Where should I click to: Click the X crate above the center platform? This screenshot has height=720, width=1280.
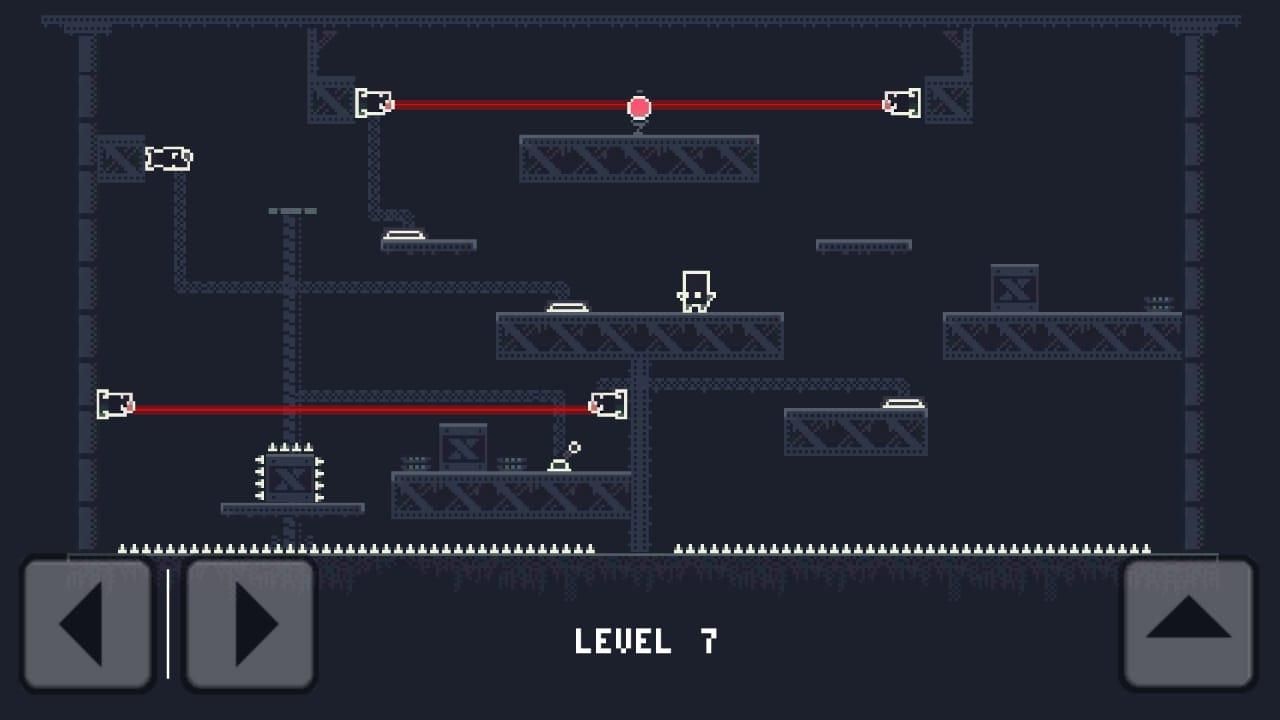(x=461, y=448)
